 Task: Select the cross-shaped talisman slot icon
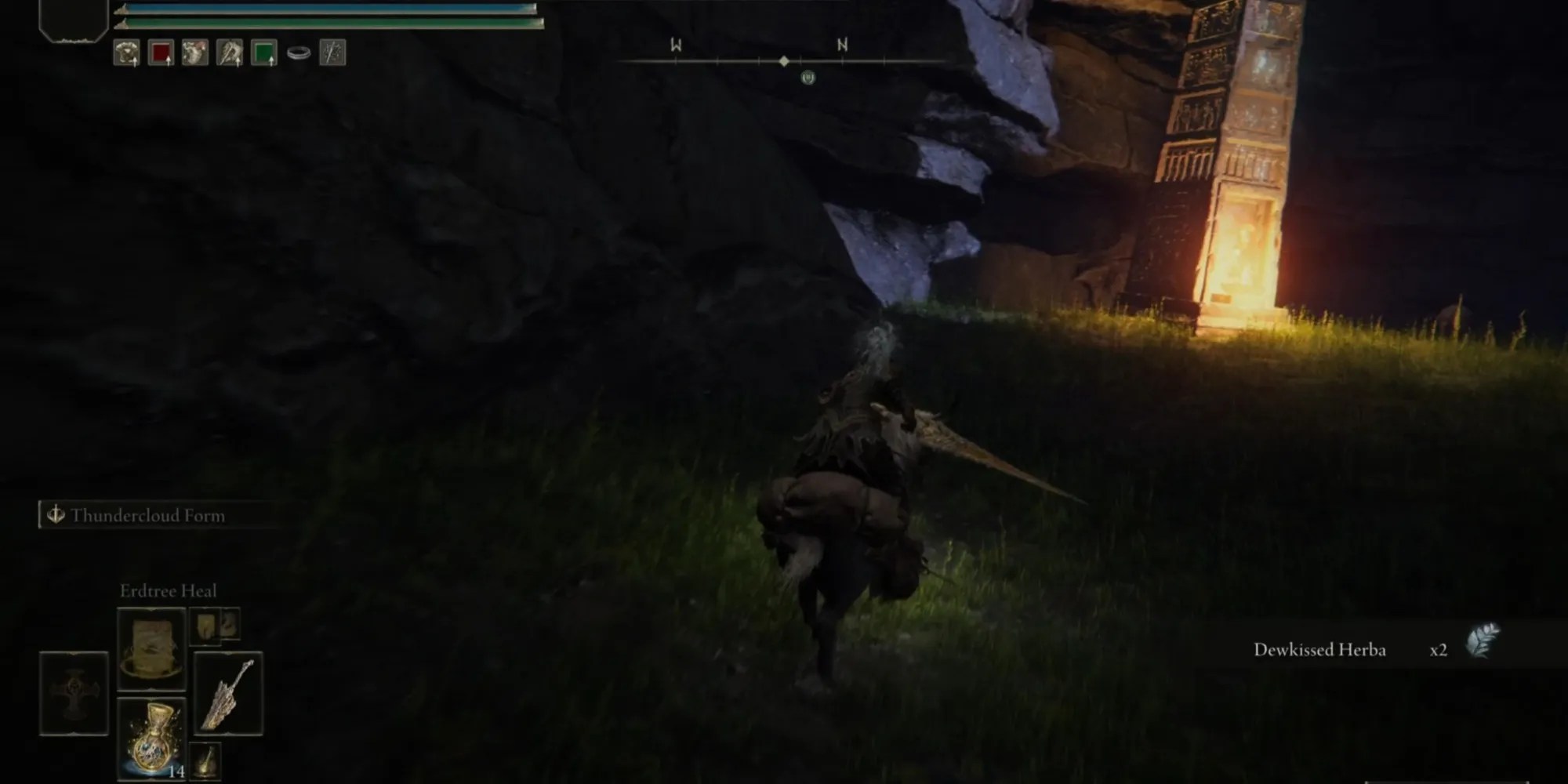point(74,693)
